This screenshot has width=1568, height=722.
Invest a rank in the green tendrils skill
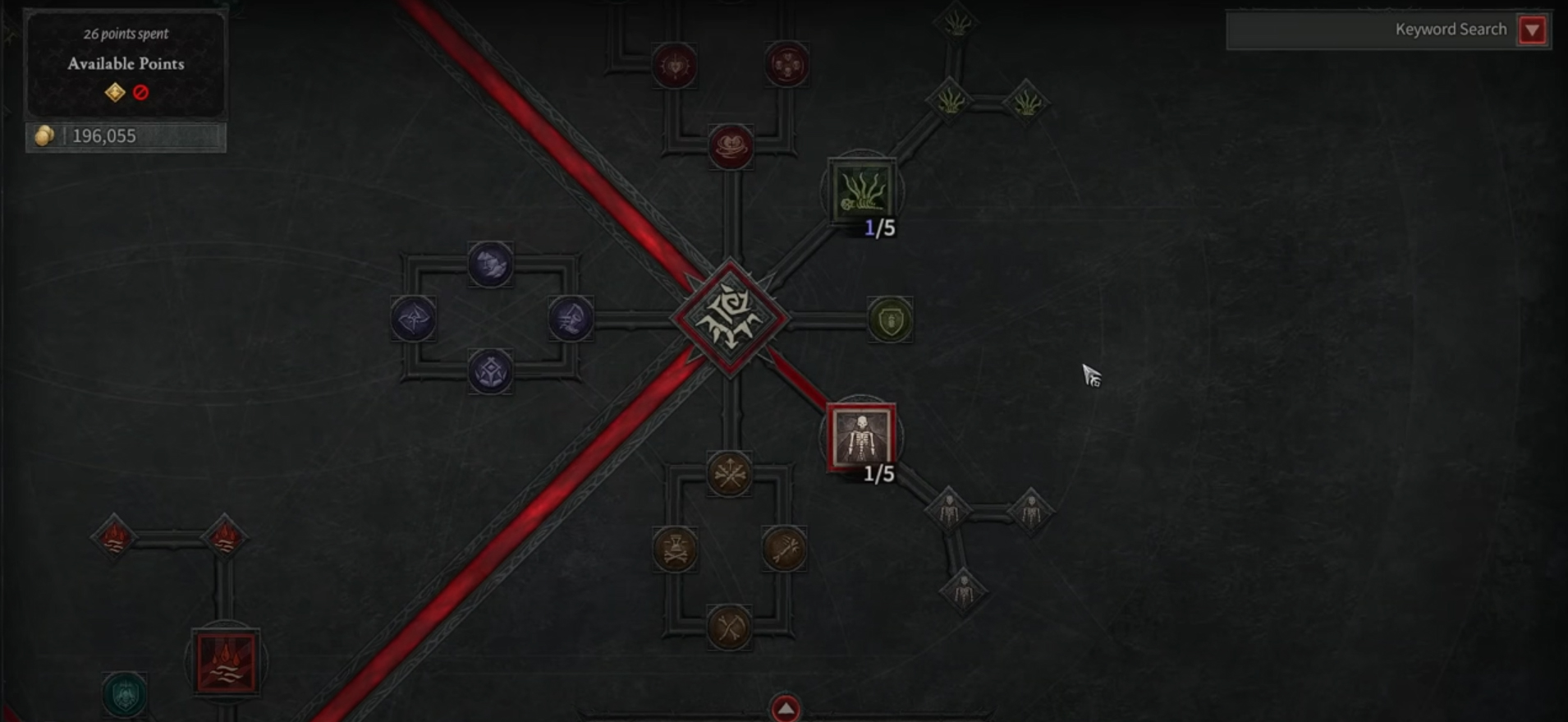[860, 191]
